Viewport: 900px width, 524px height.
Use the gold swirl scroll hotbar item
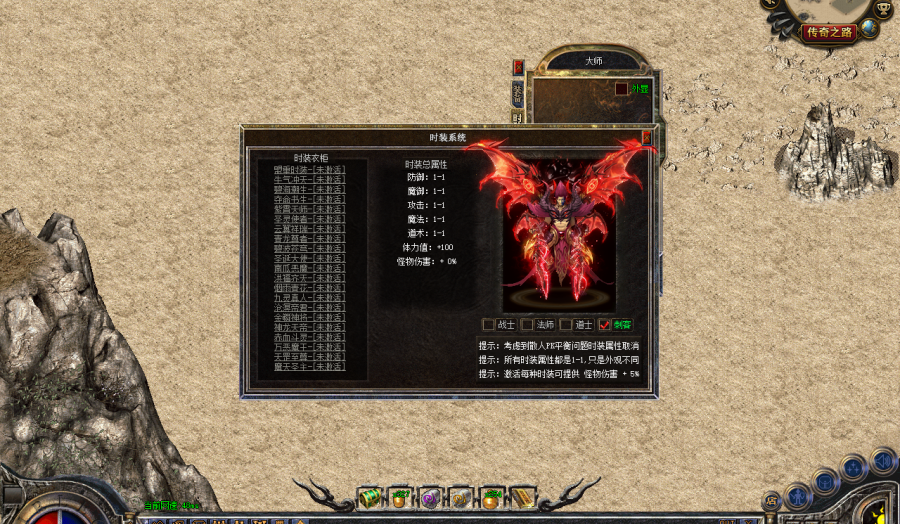(x=461, y=497)
